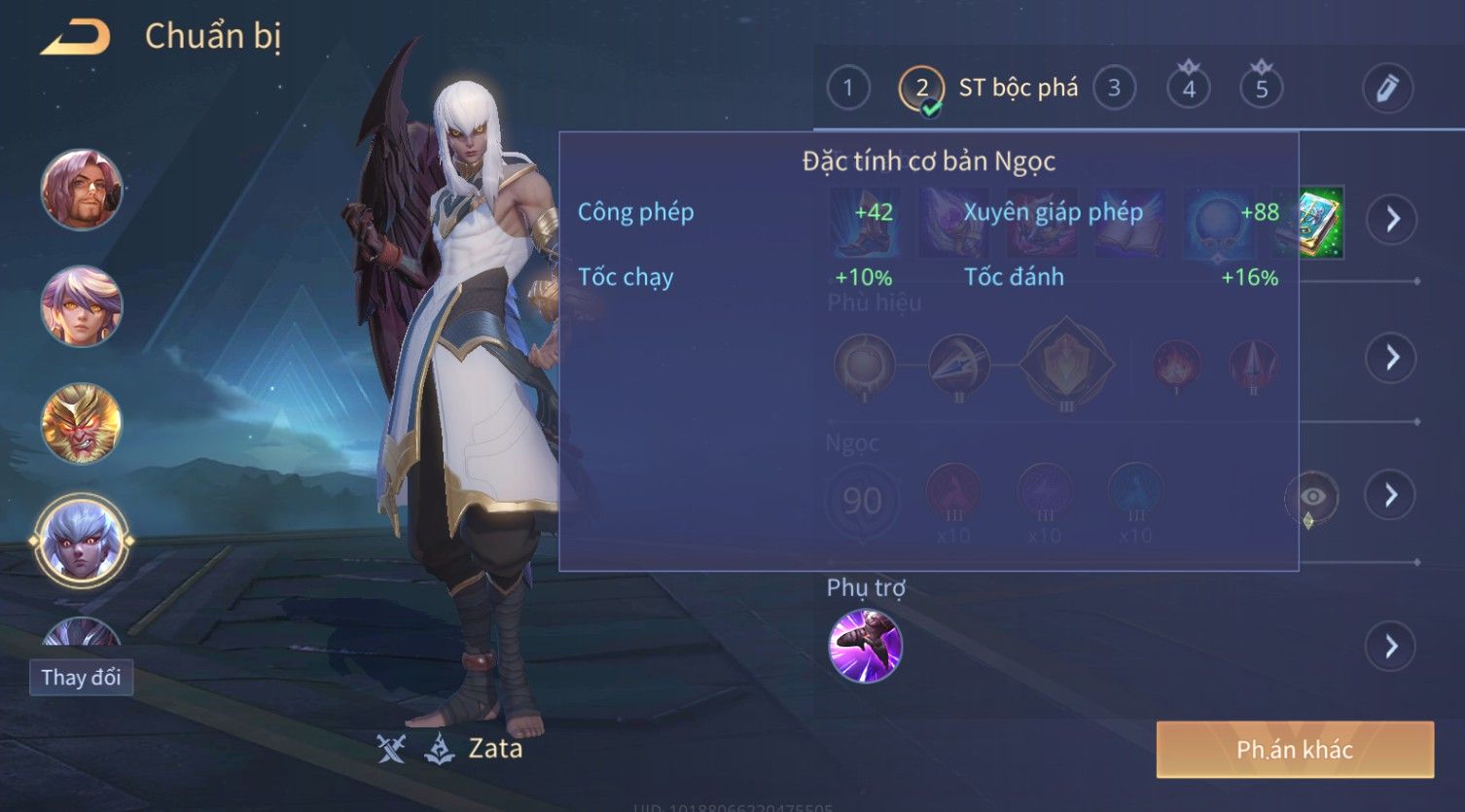Open the Phù hiệu badge settings arrow
The width and height of the screenshot is (1465, 812).
tap(1392, 358)
